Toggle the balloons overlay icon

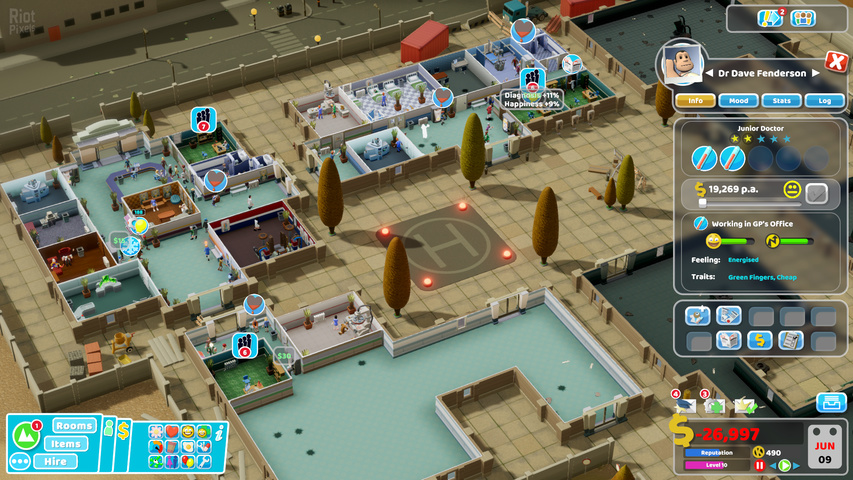(x=187, y=461)
